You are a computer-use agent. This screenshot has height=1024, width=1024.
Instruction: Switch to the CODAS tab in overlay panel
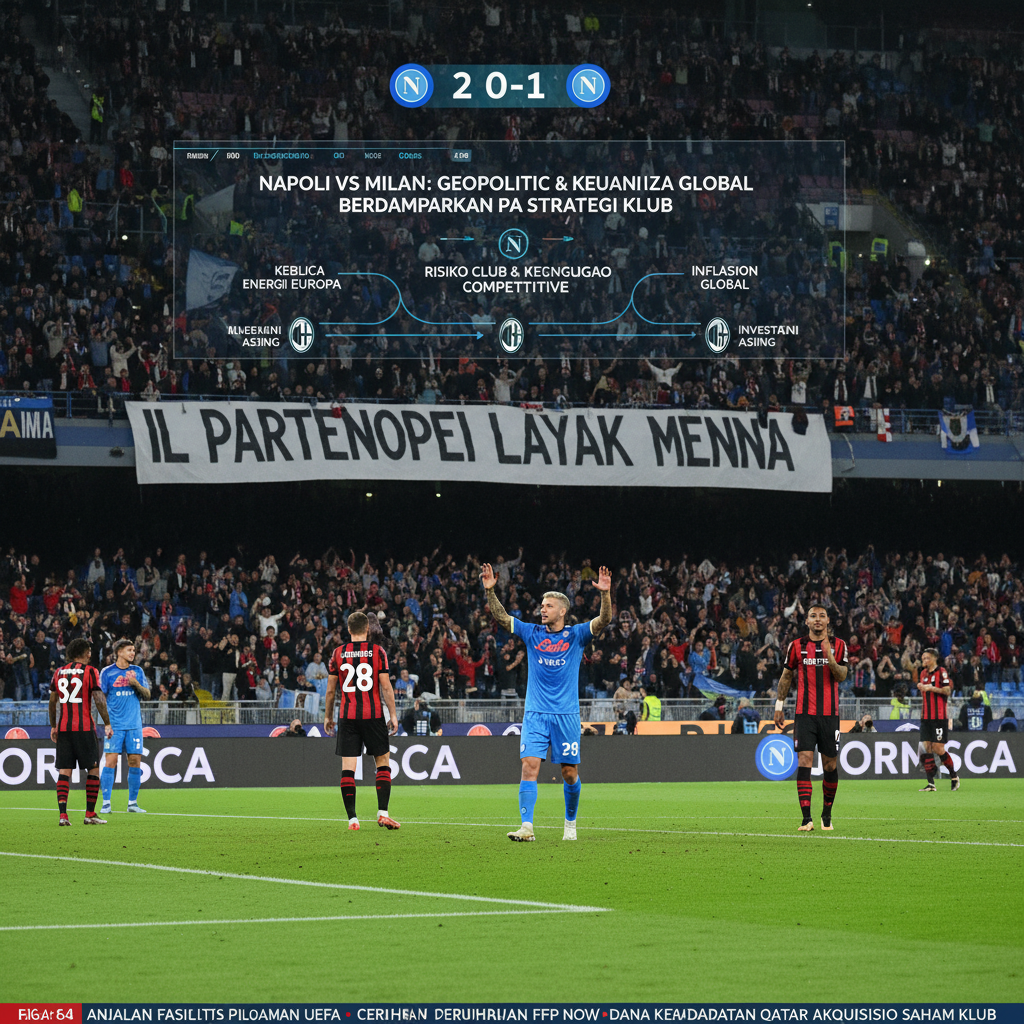tap(410, 156)
